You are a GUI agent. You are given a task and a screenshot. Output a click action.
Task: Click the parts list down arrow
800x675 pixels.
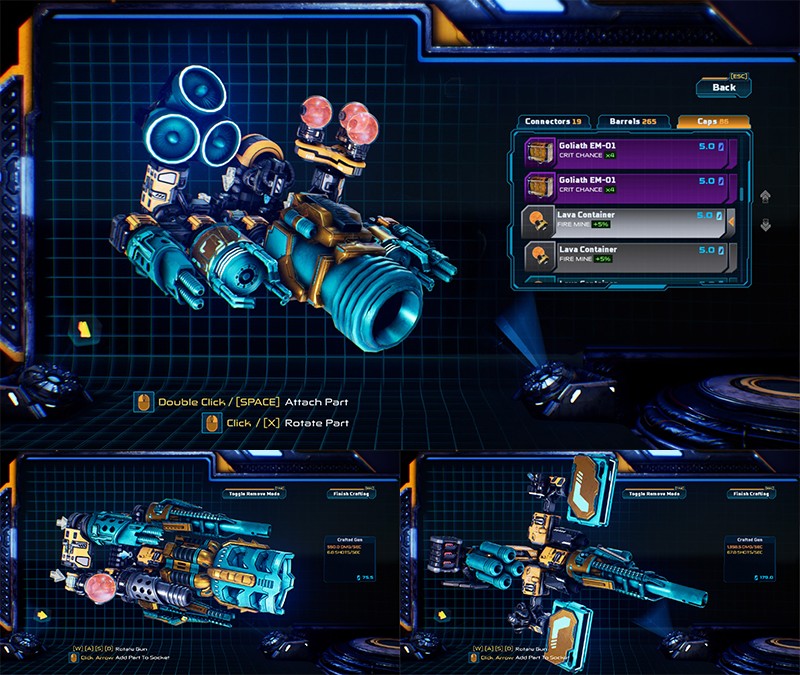pos(766,225)
